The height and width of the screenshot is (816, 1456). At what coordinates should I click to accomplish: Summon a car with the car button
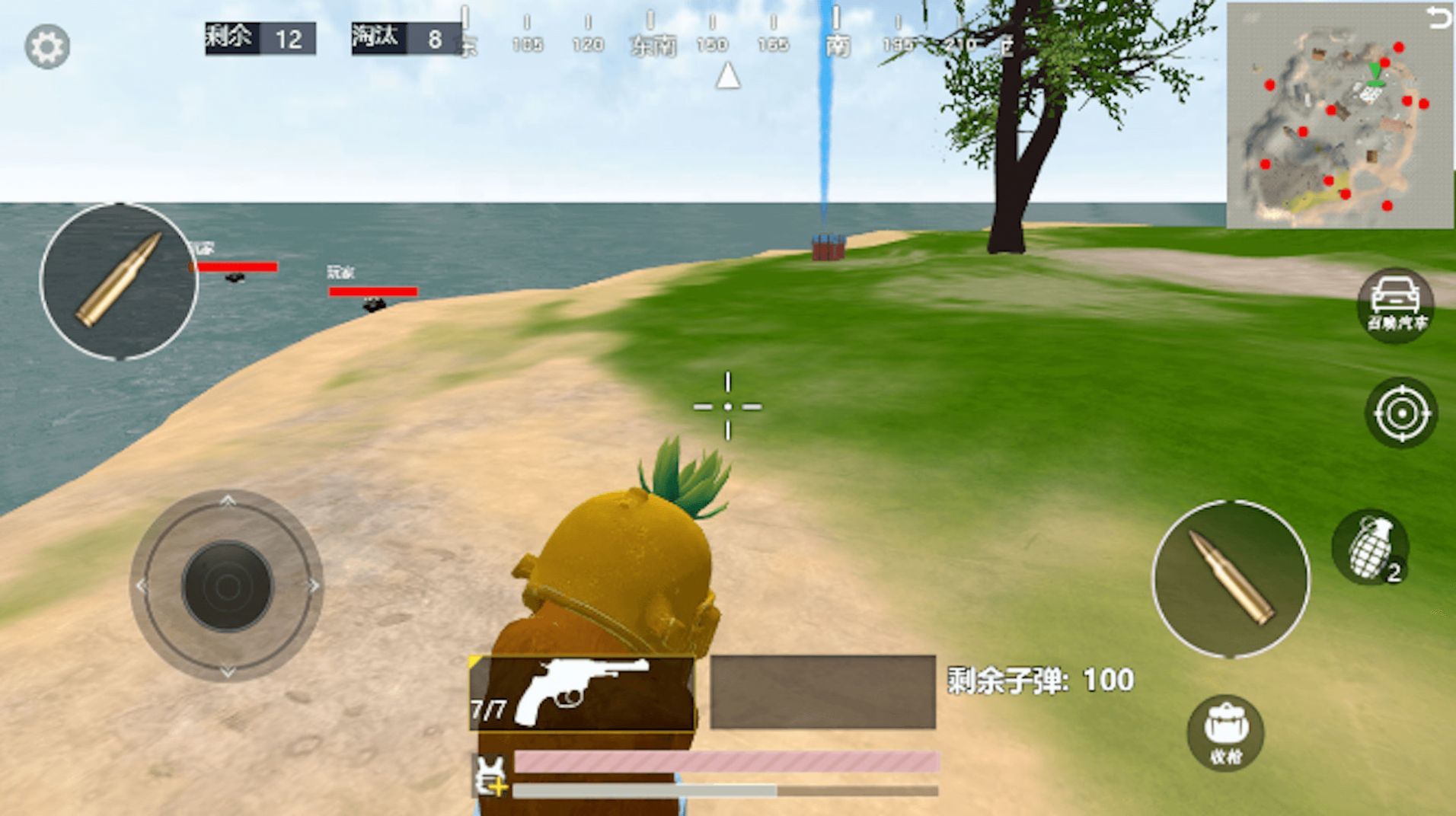1395,304
